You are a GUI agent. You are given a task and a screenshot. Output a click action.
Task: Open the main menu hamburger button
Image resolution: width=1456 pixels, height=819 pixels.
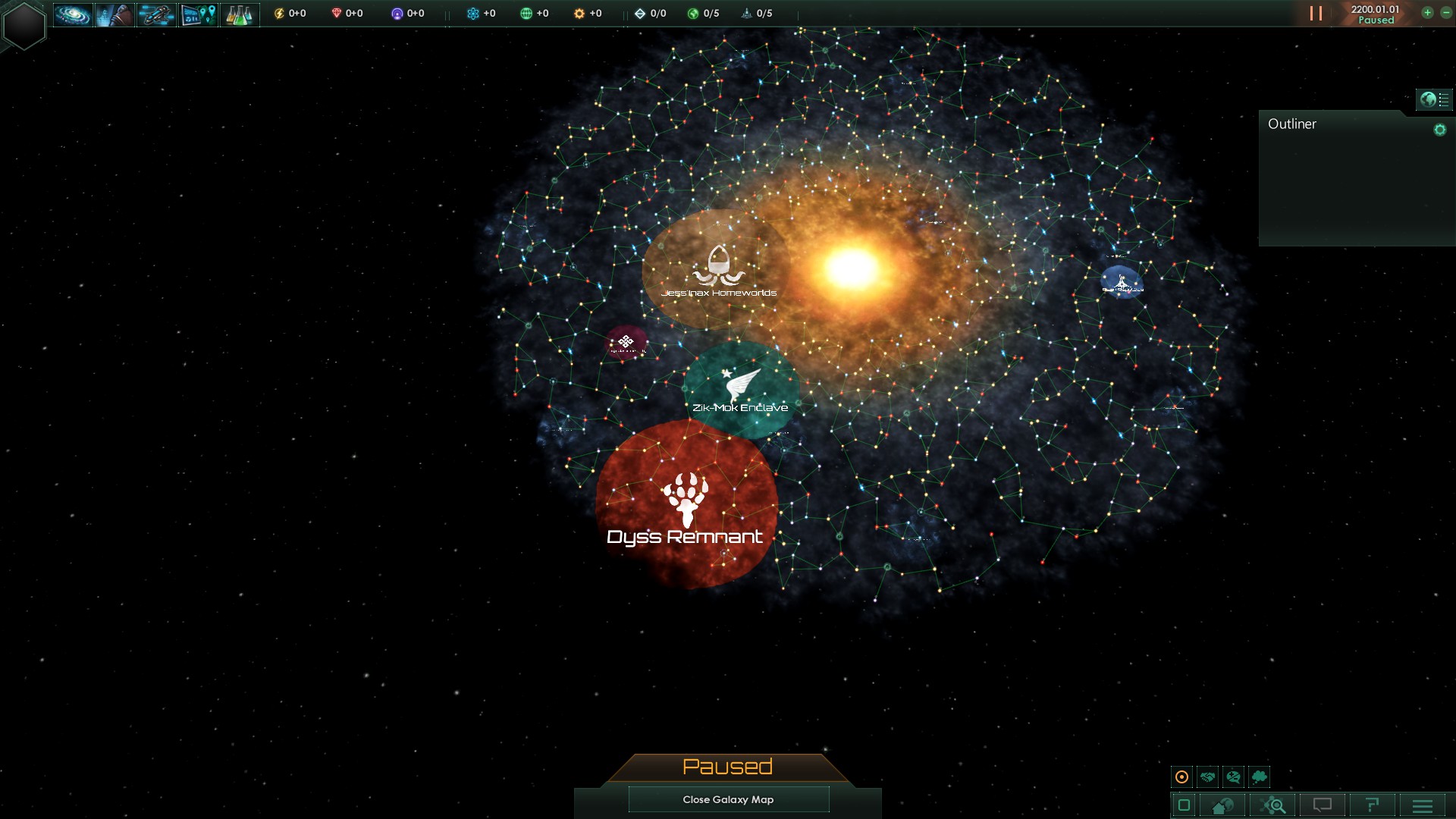[1423, 805]
